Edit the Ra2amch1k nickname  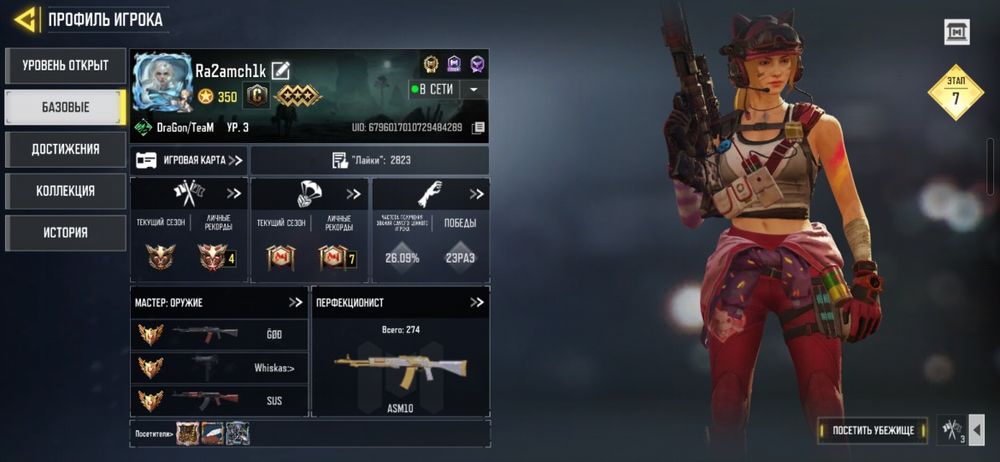281,70
